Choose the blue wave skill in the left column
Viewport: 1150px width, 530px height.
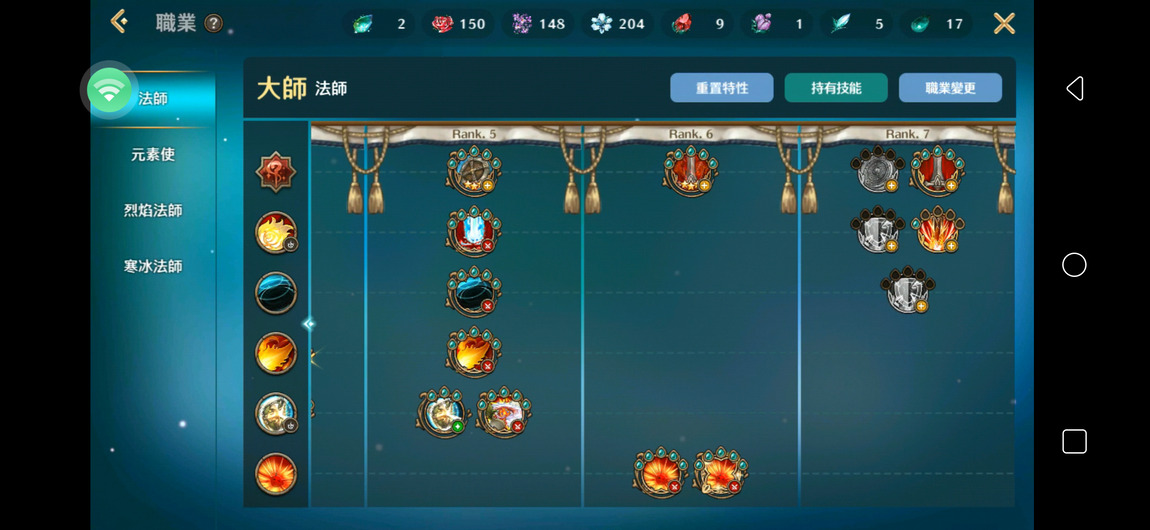coord(275,294)
